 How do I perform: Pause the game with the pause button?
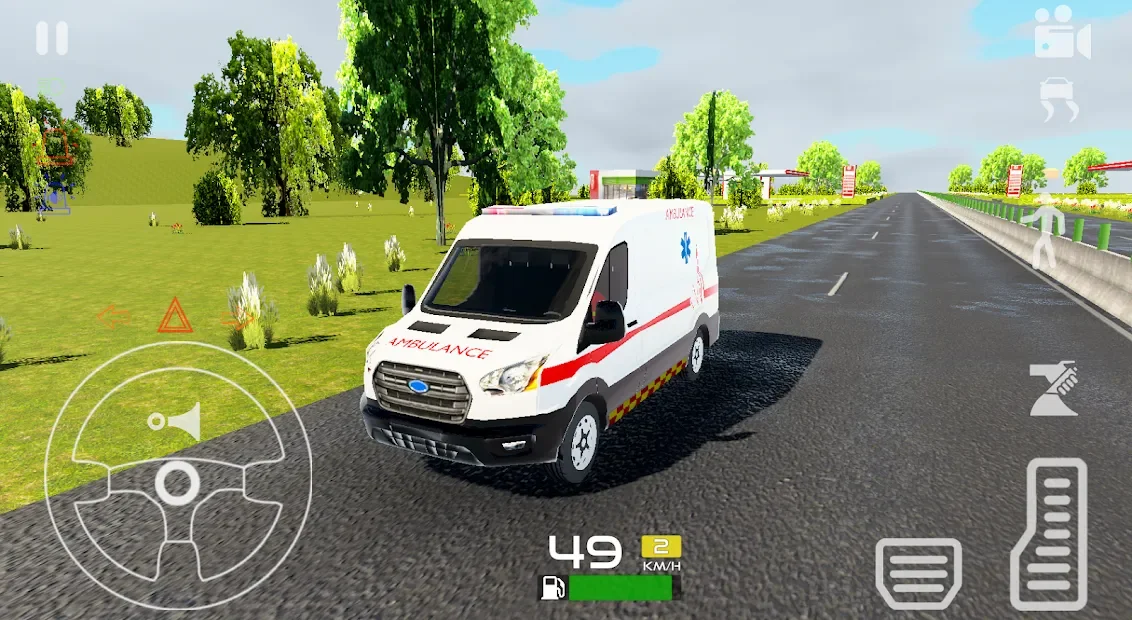pos(52,39)
